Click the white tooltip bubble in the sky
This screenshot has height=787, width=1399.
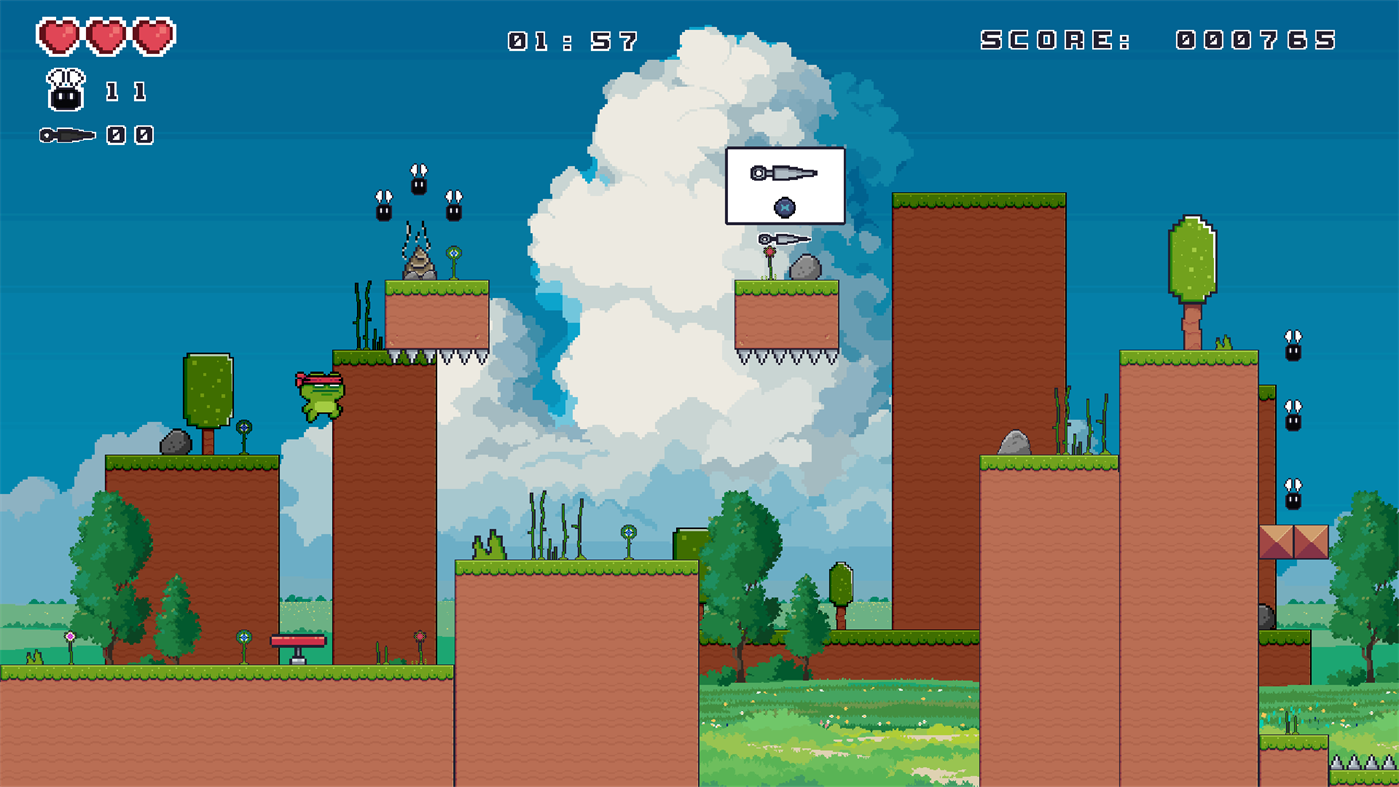click(786, 185)
